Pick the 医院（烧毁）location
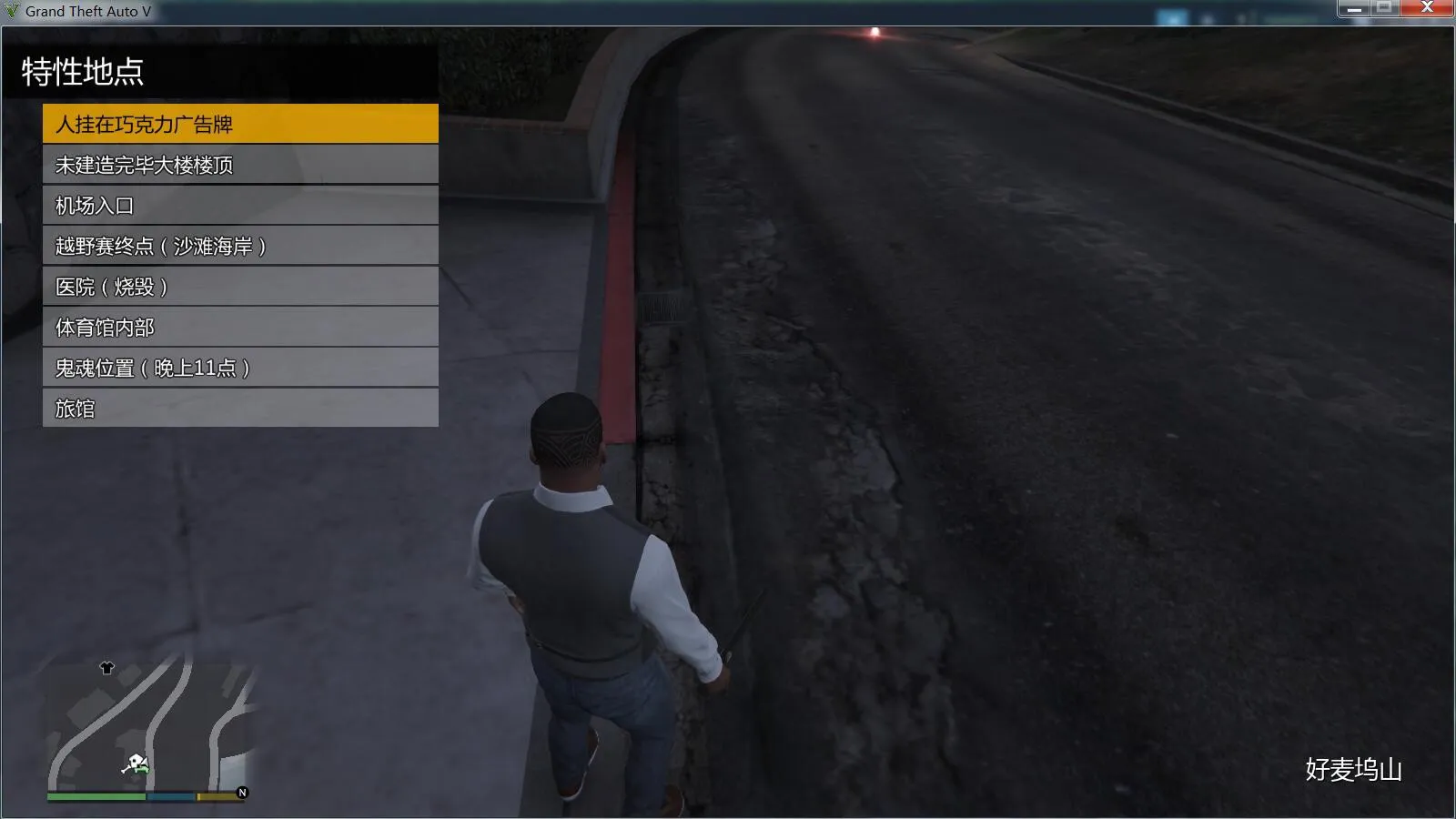The image size is (1456, 819). tap(239, 288)
